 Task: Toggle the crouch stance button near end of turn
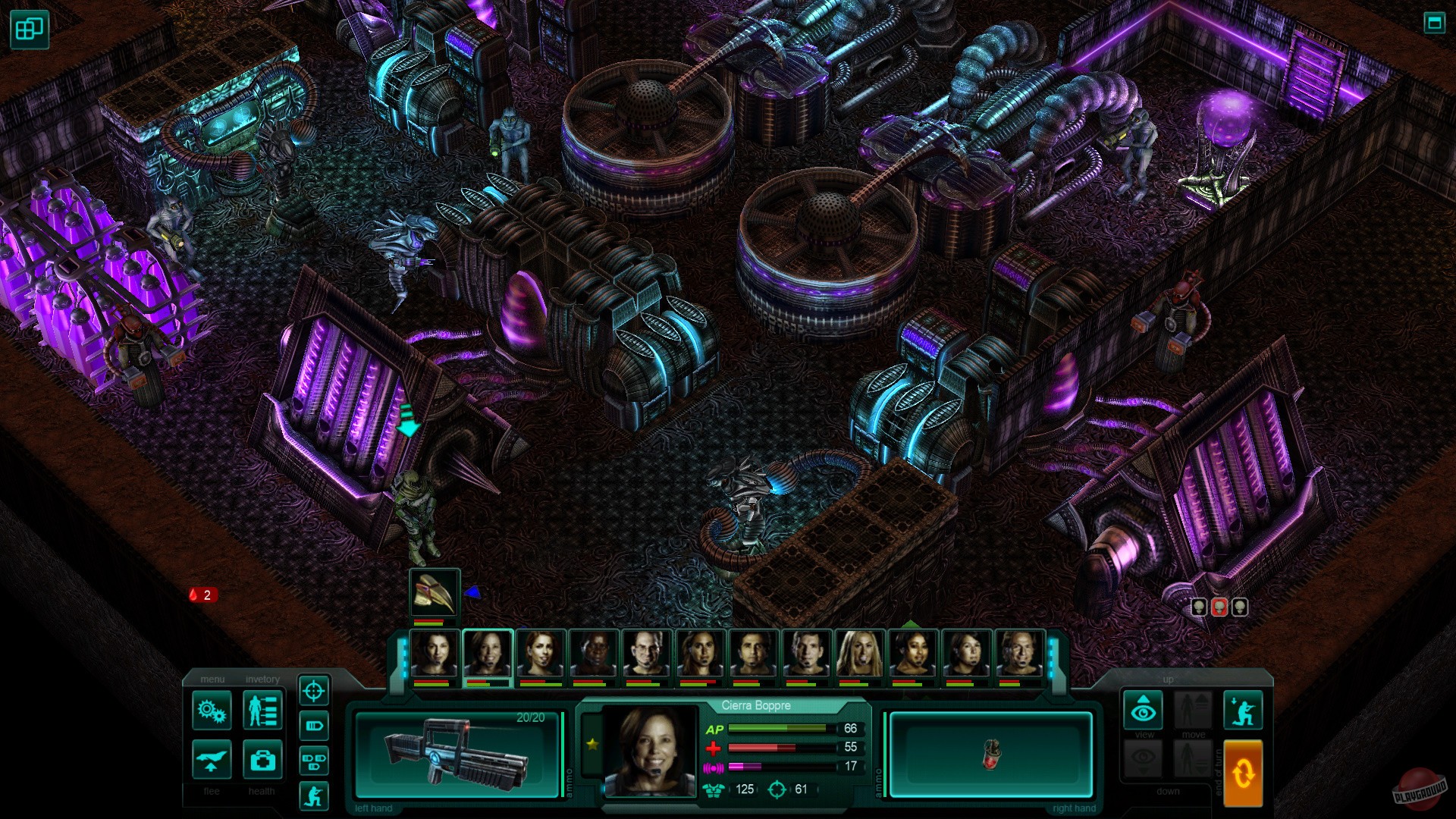[1244, 710]
